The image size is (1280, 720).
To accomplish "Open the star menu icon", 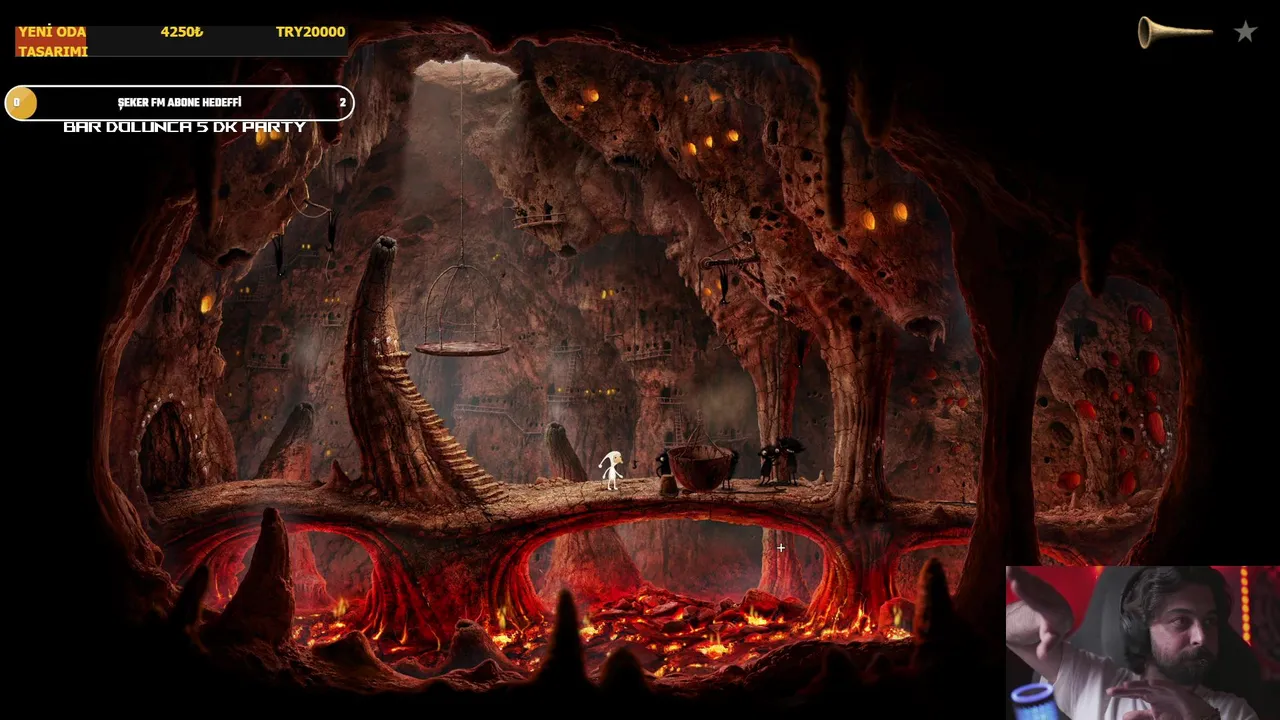I will click(1245, 32).
